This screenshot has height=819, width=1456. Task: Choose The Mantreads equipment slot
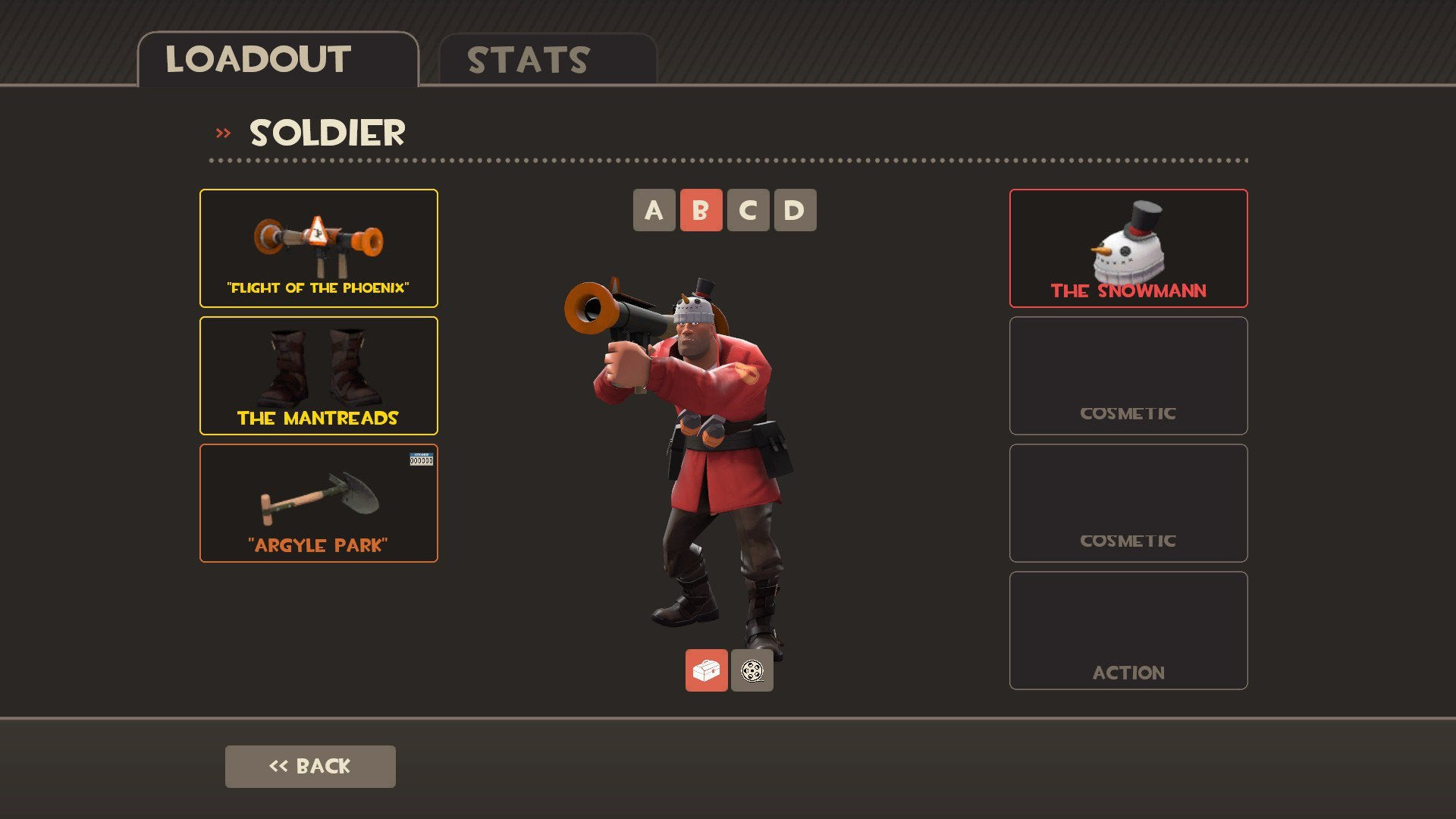click(318, 375)
